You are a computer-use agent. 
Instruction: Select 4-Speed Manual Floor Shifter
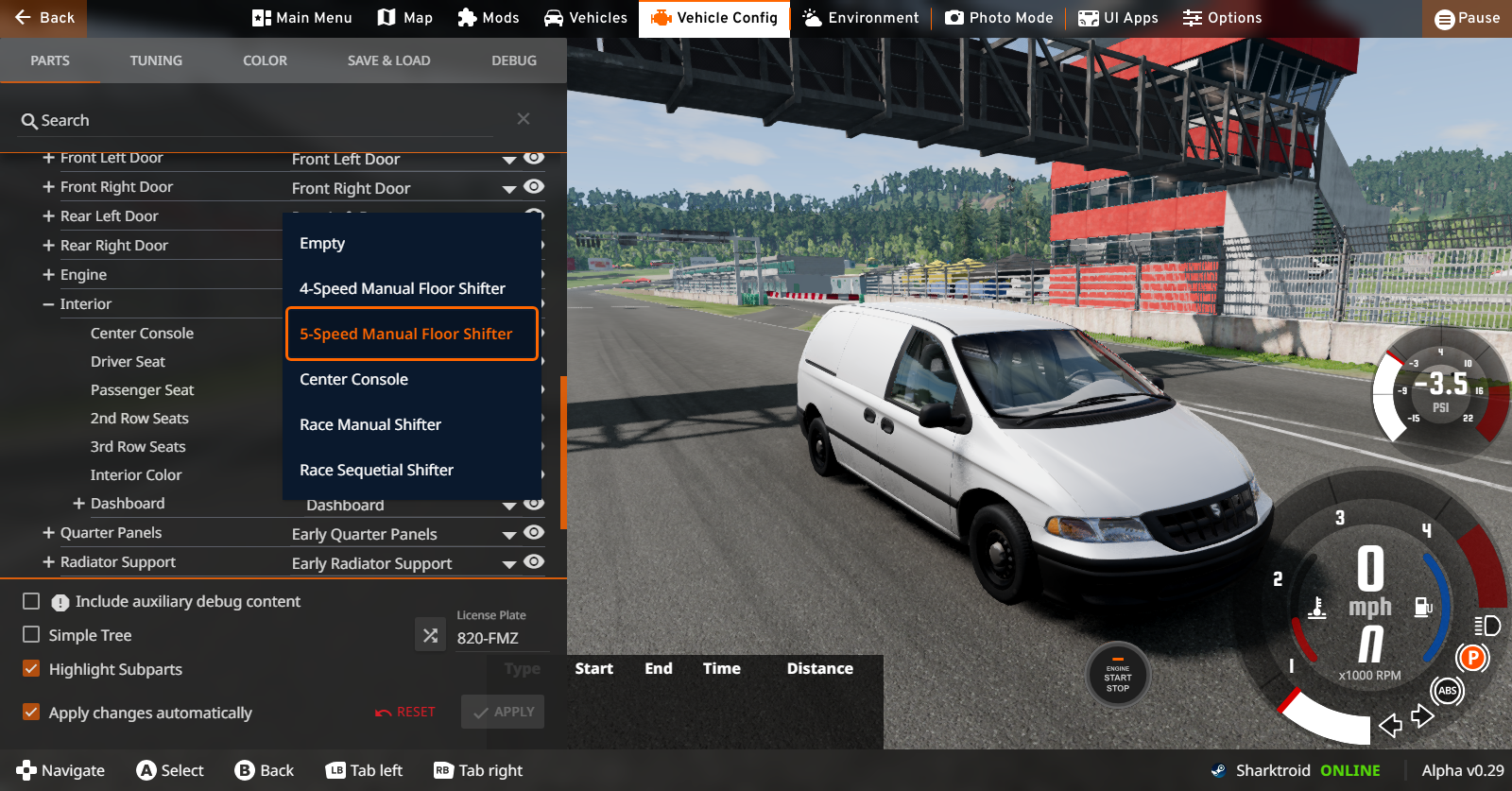click(x=402, y=288)
